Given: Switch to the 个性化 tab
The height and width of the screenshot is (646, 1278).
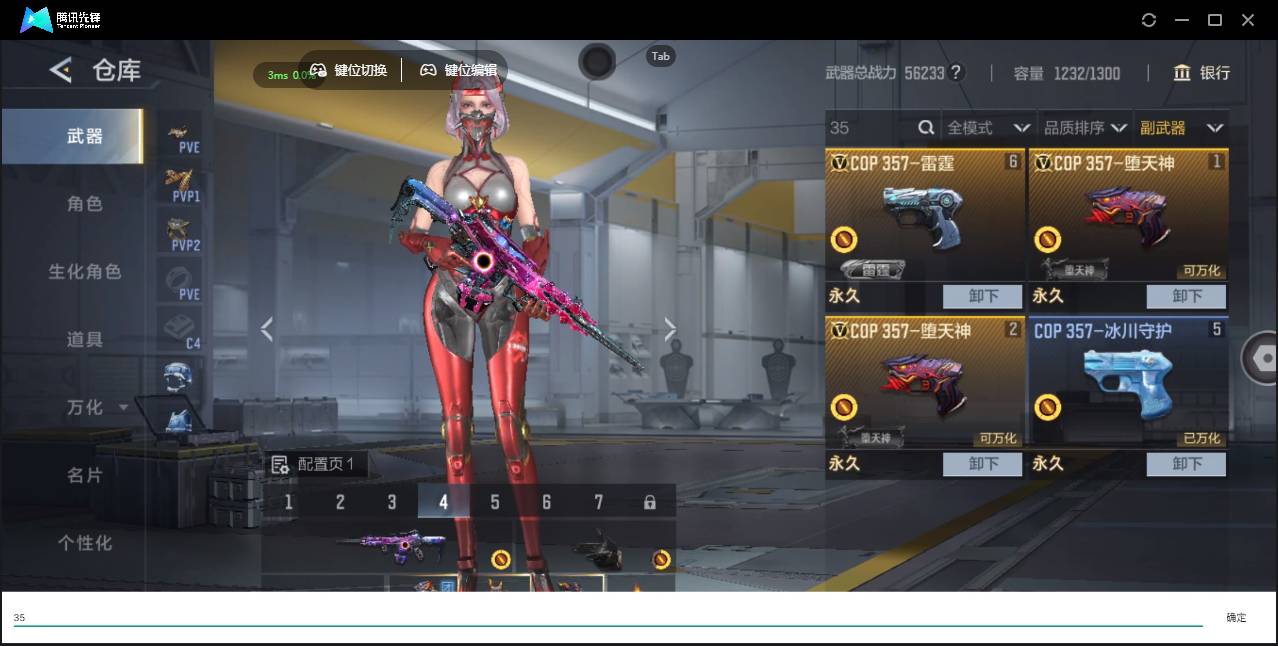Looking at the screenshot, I should pyautogui.click(x=84, y=543).
